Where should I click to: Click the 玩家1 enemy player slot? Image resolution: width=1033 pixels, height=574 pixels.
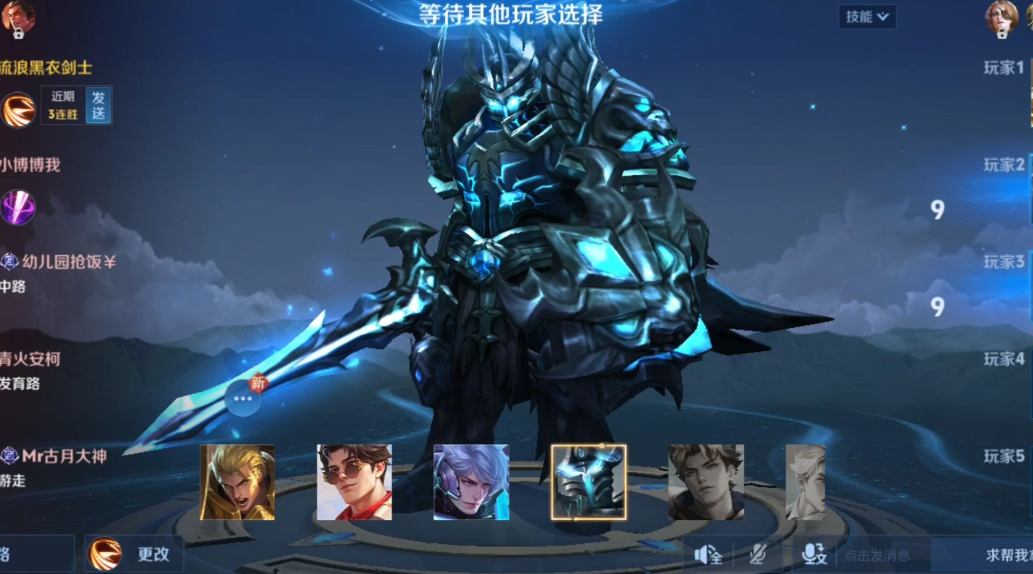click(1003, 68)
